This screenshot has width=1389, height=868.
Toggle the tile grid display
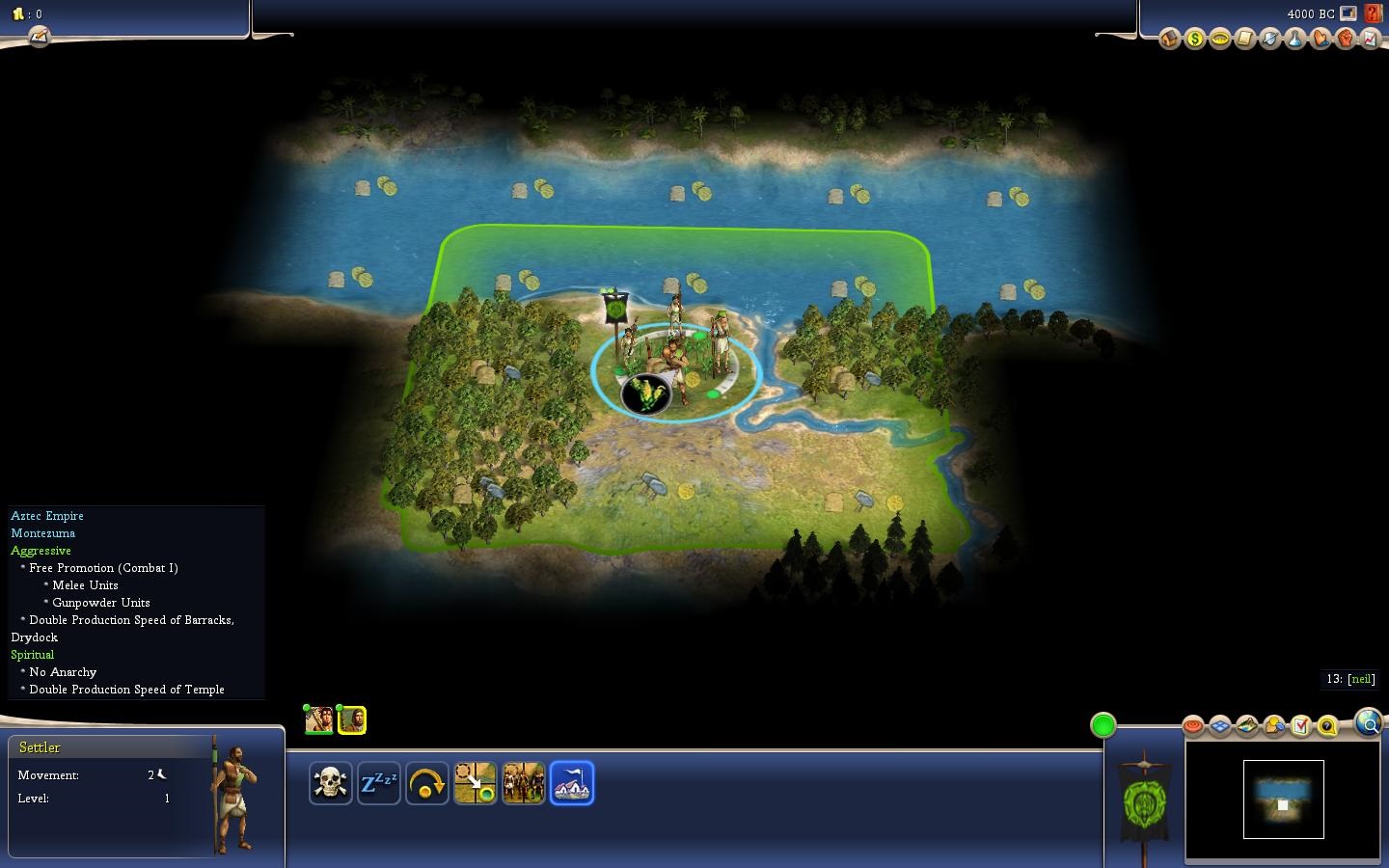pos(1219,725)
